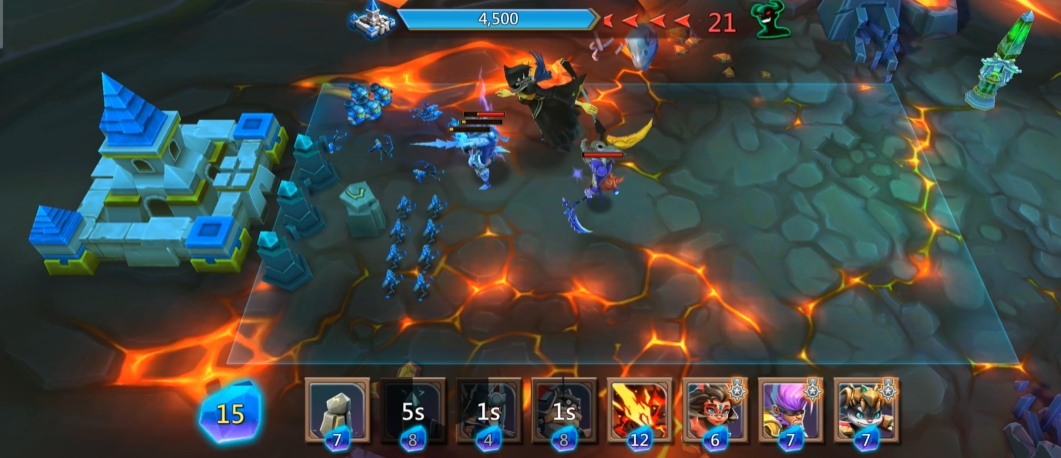Select the fiery dragon card costing 12
Viewport: 1061px width, 458px height.
[x=640, y=409]
